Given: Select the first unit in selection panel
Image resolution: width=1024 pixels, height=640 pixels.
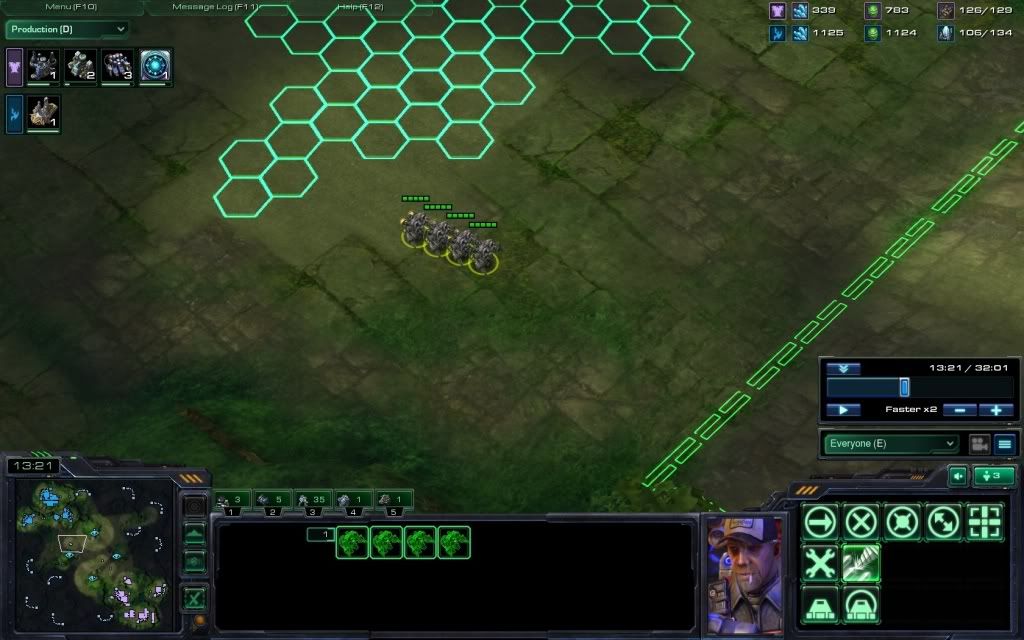Looking at the screenshot, I should click(352, 542).
